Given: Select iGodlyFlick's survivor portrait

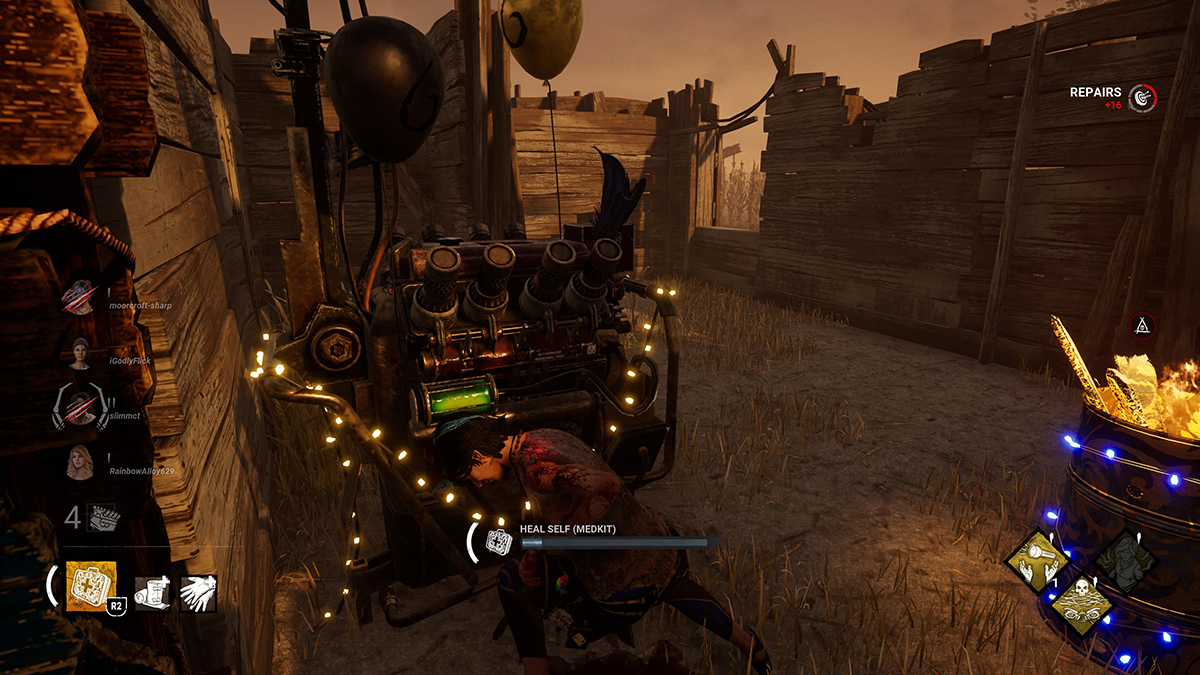Looking at the screenshot, I should point(79,353).
